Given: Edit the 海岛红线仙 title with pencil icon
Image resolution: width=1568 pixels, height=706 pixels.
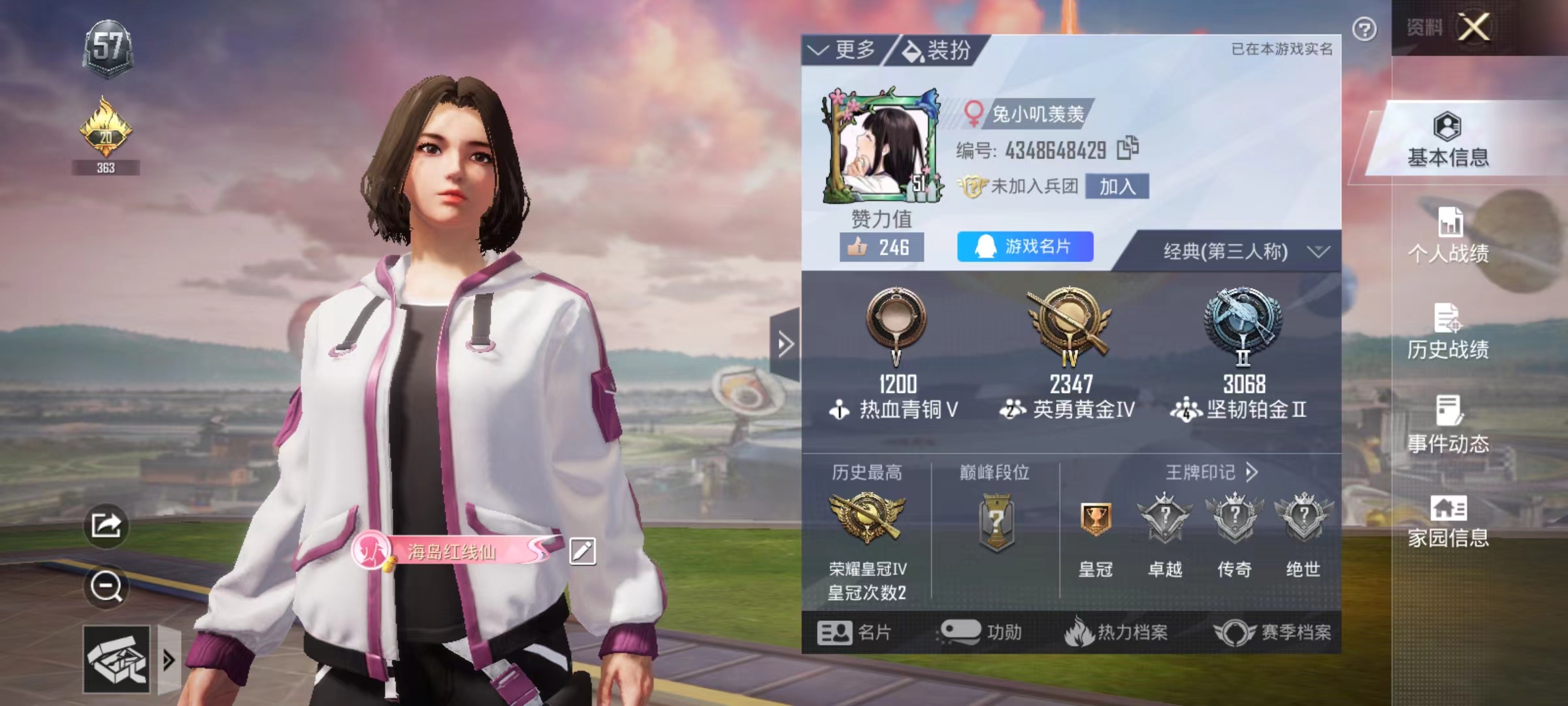Looking at the screenshot, I should coord(582,551).
